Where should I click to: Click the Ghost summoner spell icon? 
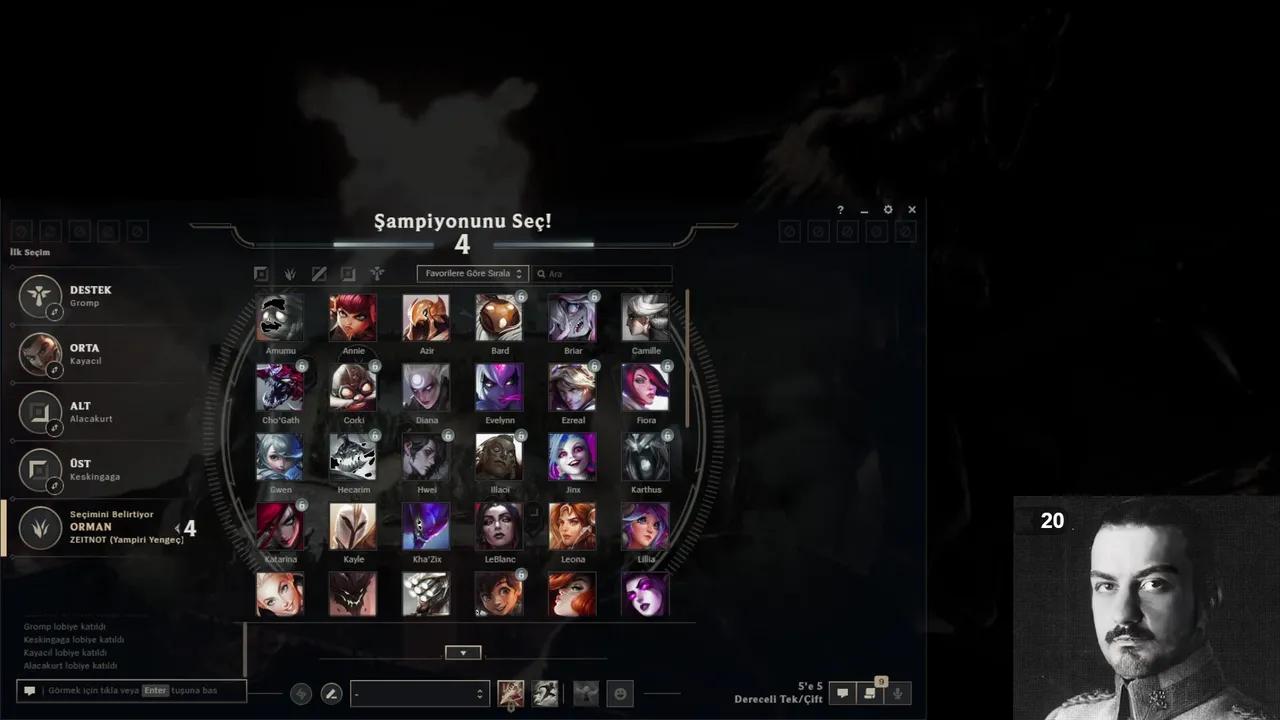pyautogui.click(x=545, y=693)
